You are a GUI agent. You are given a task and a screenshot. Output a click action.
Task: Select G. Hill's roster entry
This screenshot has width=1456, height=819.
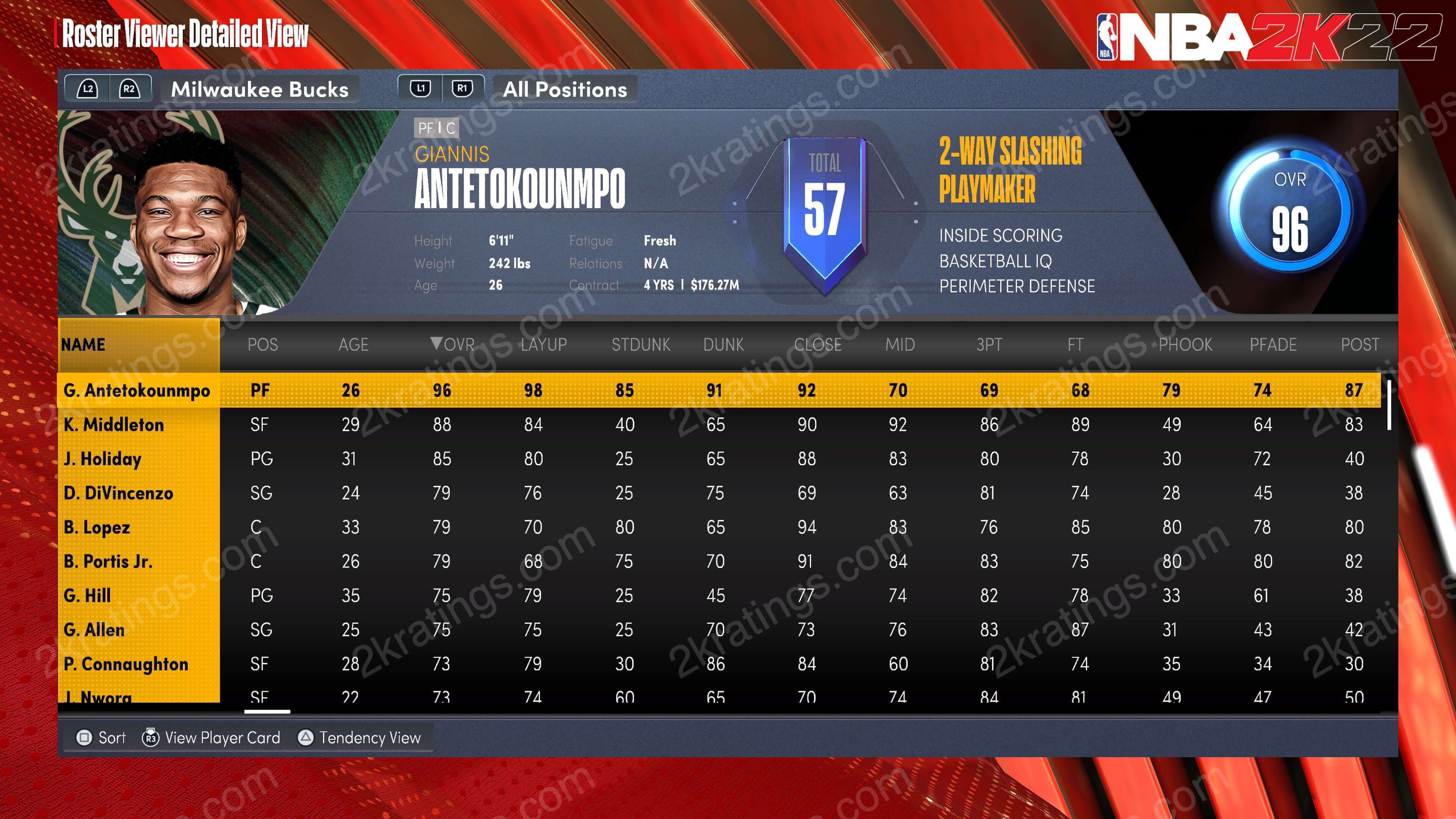click(x=87, y=596)
